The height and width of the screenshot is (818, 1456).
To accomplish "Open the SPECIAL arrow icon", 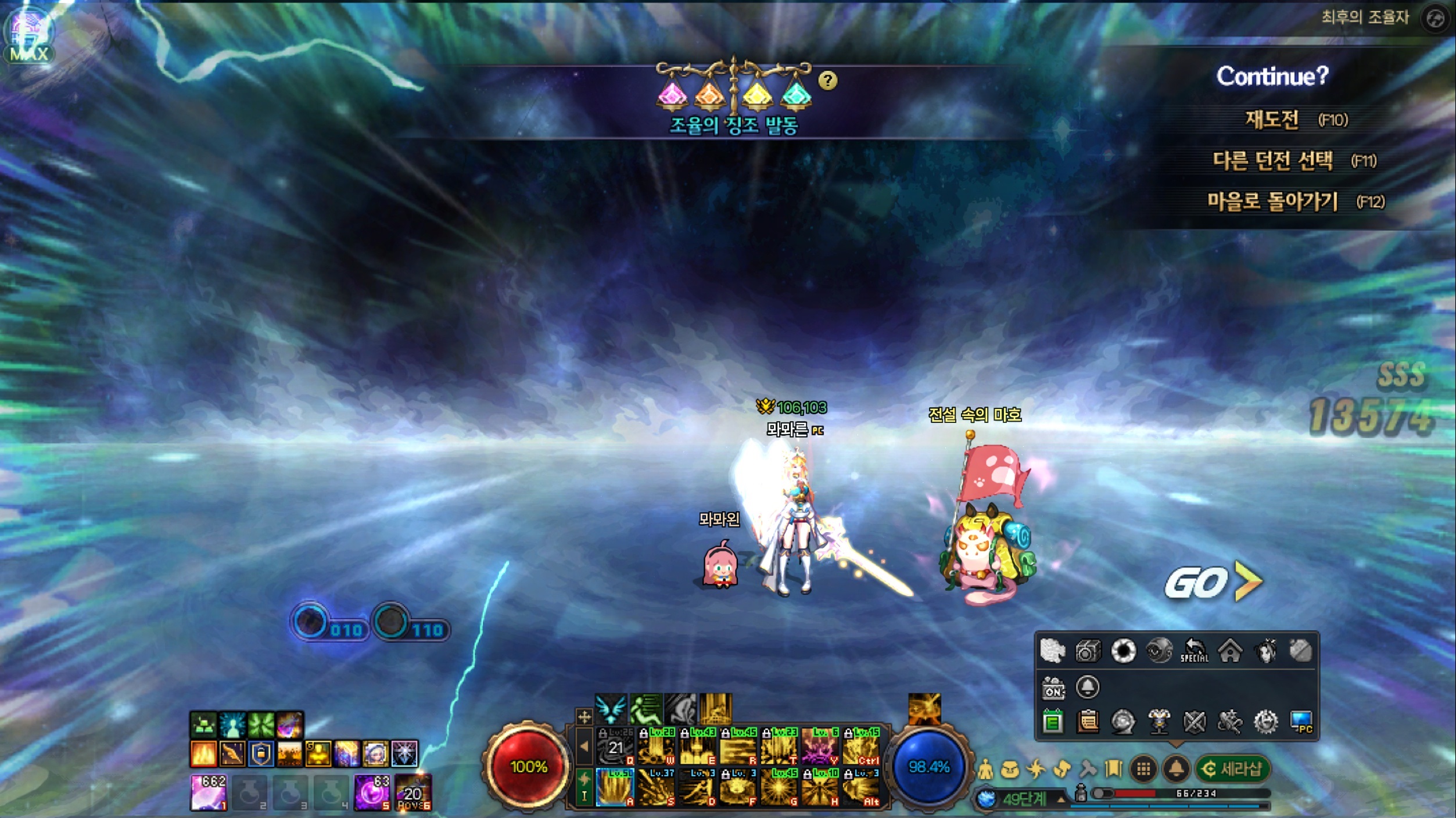I will [1194, 651].
